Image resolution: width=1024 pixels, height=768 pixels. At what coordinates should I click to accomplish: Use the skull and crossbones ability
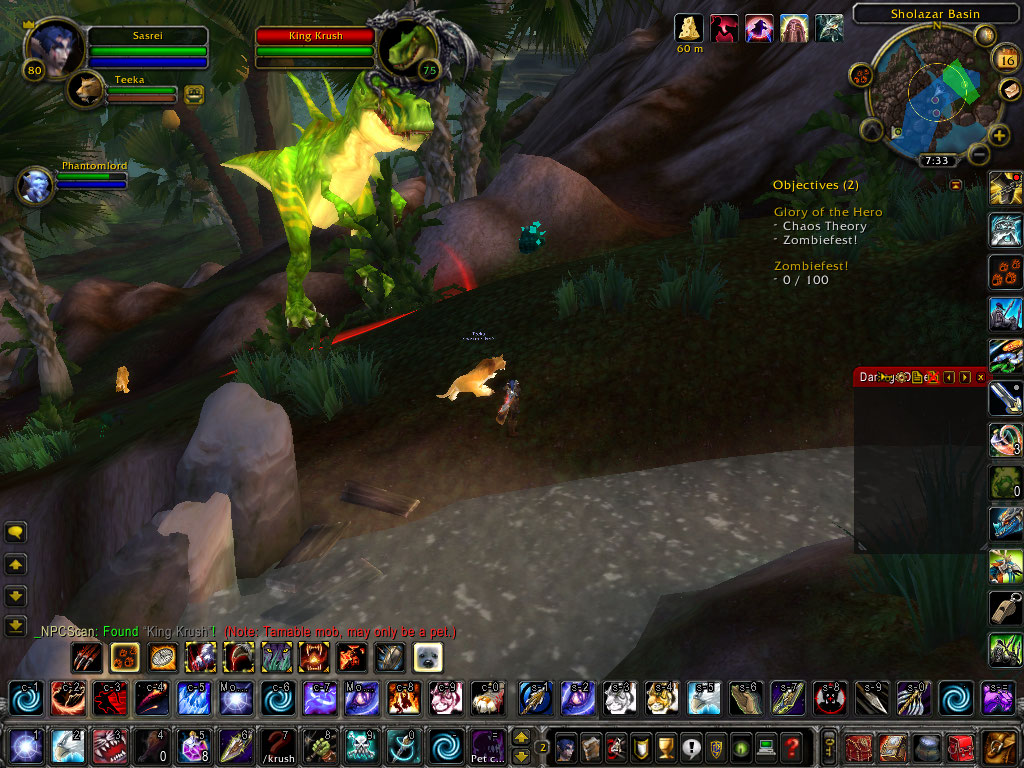tap(360, 747)
